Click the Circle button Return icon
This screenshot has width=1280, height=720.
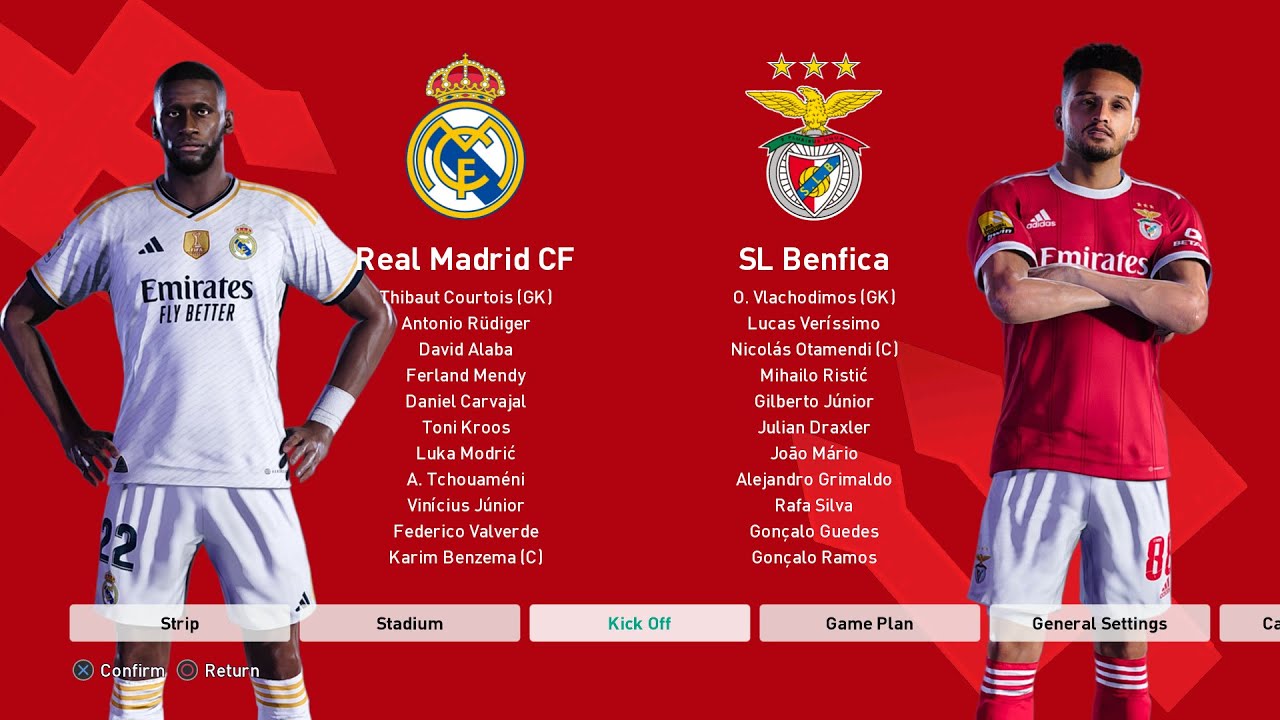pos(187,670)
